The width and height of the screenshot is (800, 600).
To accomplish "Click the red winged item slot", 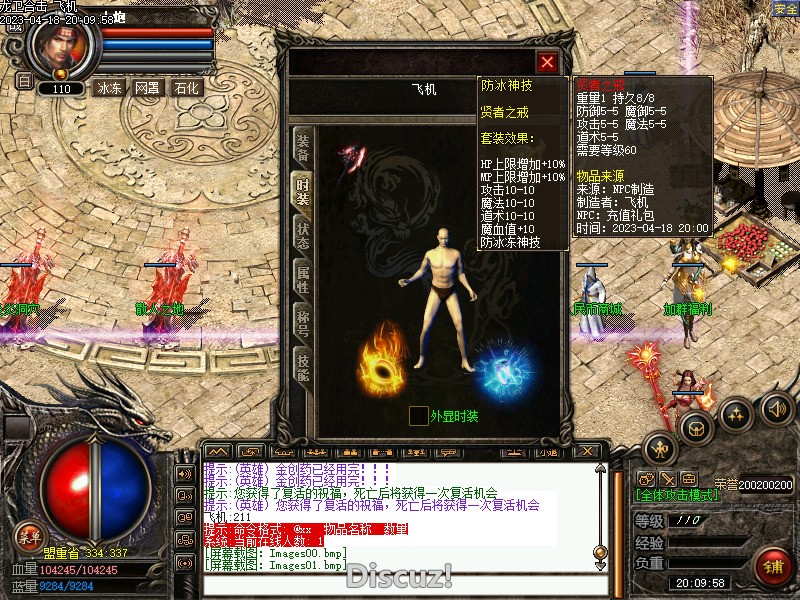I will [353, 157].
